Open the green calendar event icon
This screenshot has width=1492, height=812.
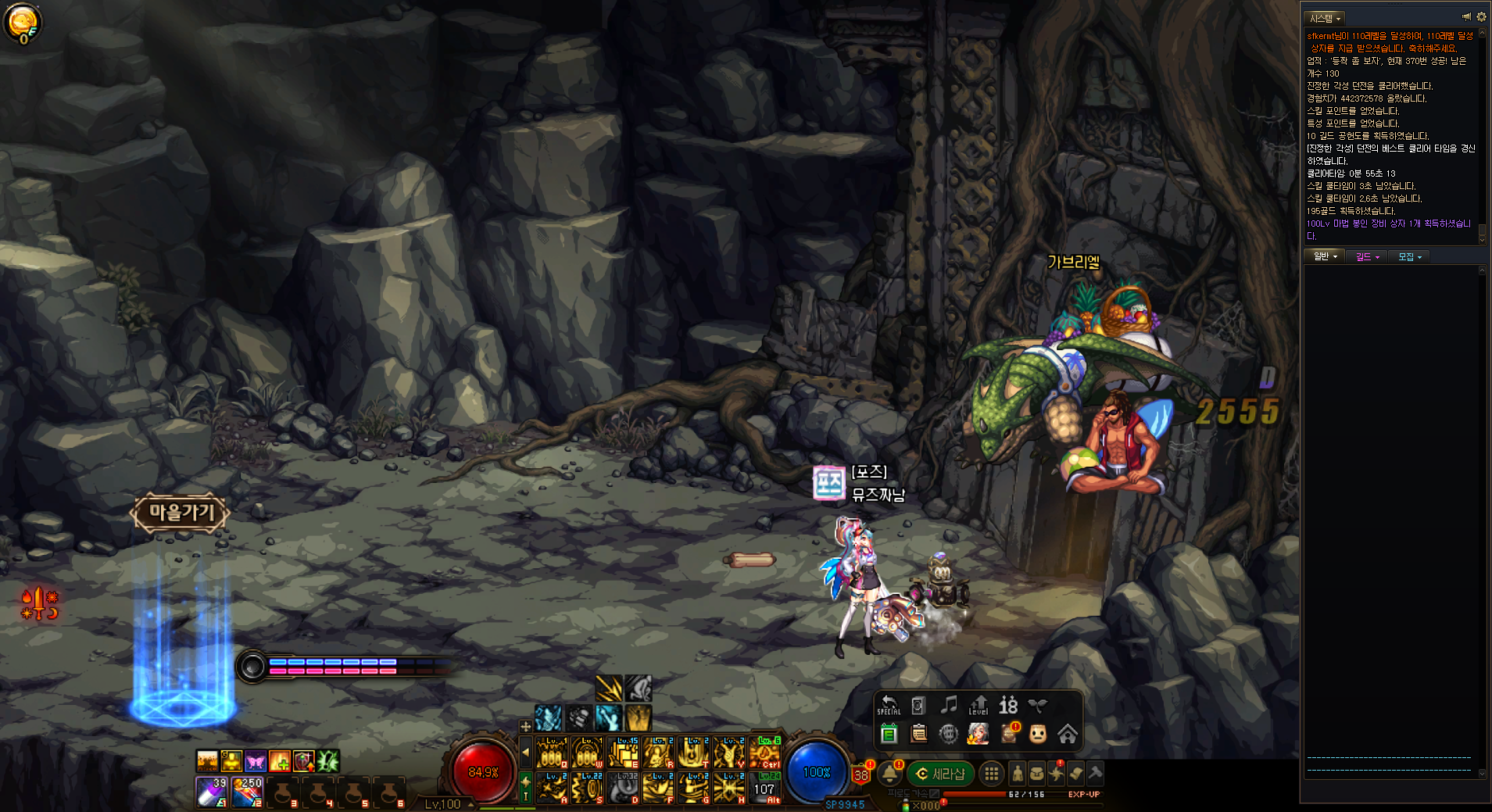pyautogui.click(x=889, y=734)
